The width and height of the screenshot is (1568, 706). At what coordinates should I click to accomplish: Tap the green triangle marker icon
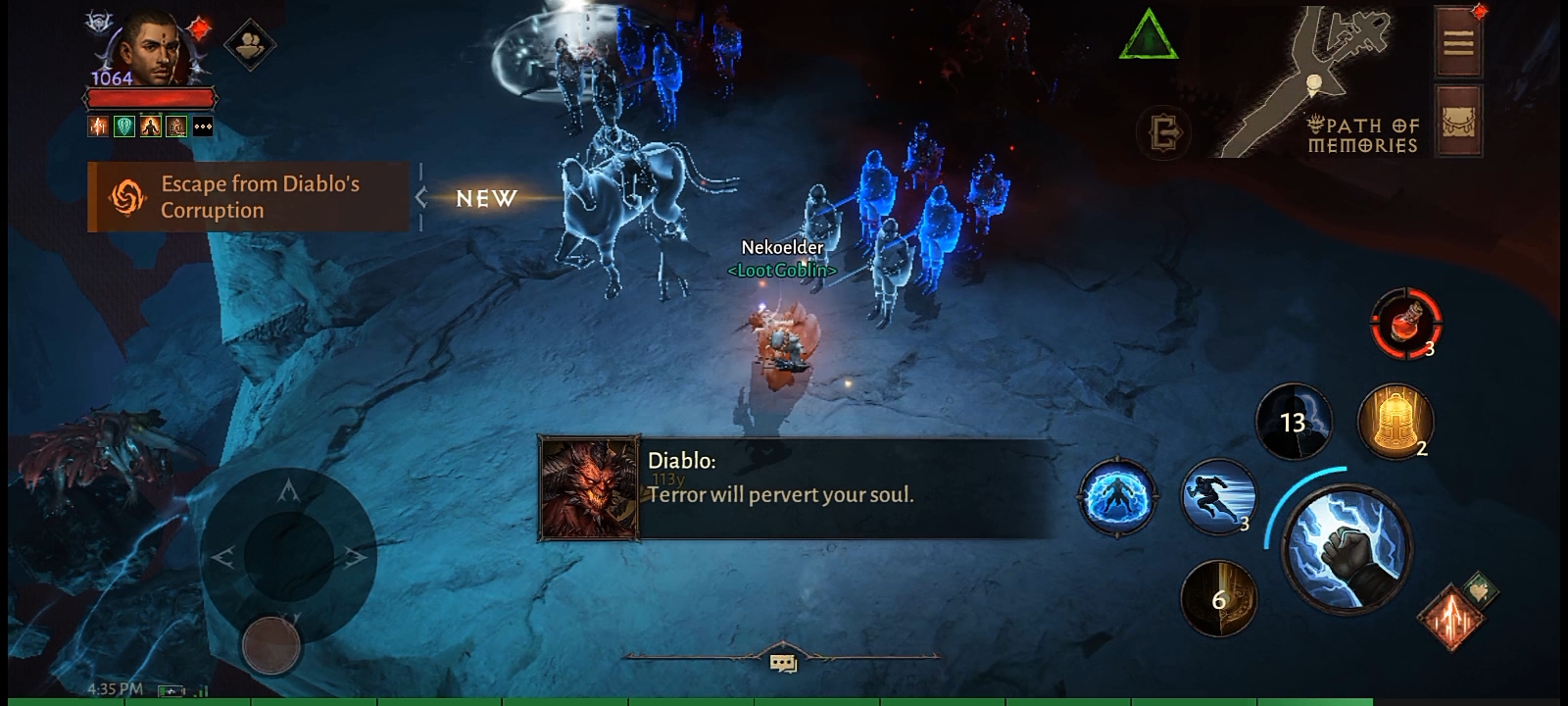[1148, 37]
